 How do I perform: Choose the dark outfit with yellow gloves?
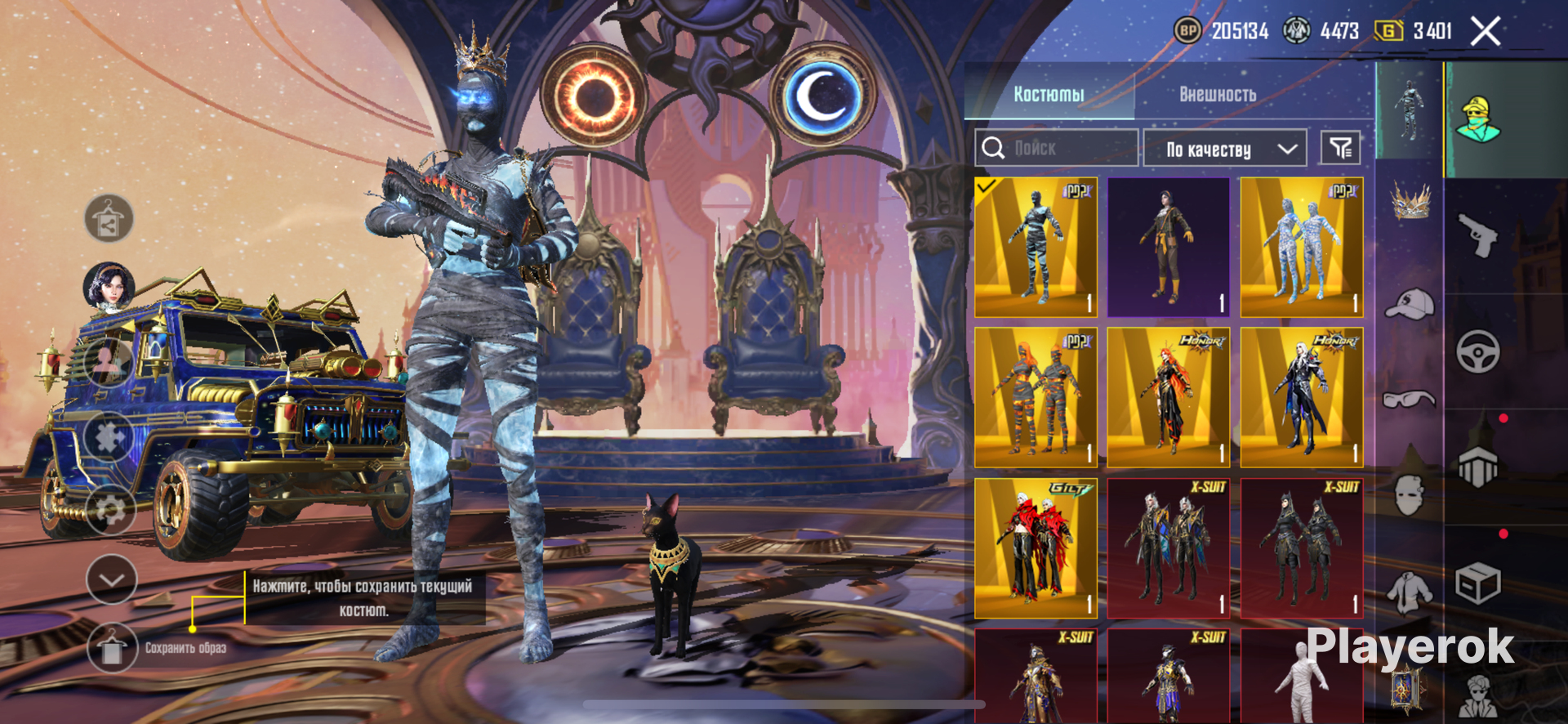pos(1168,248)
